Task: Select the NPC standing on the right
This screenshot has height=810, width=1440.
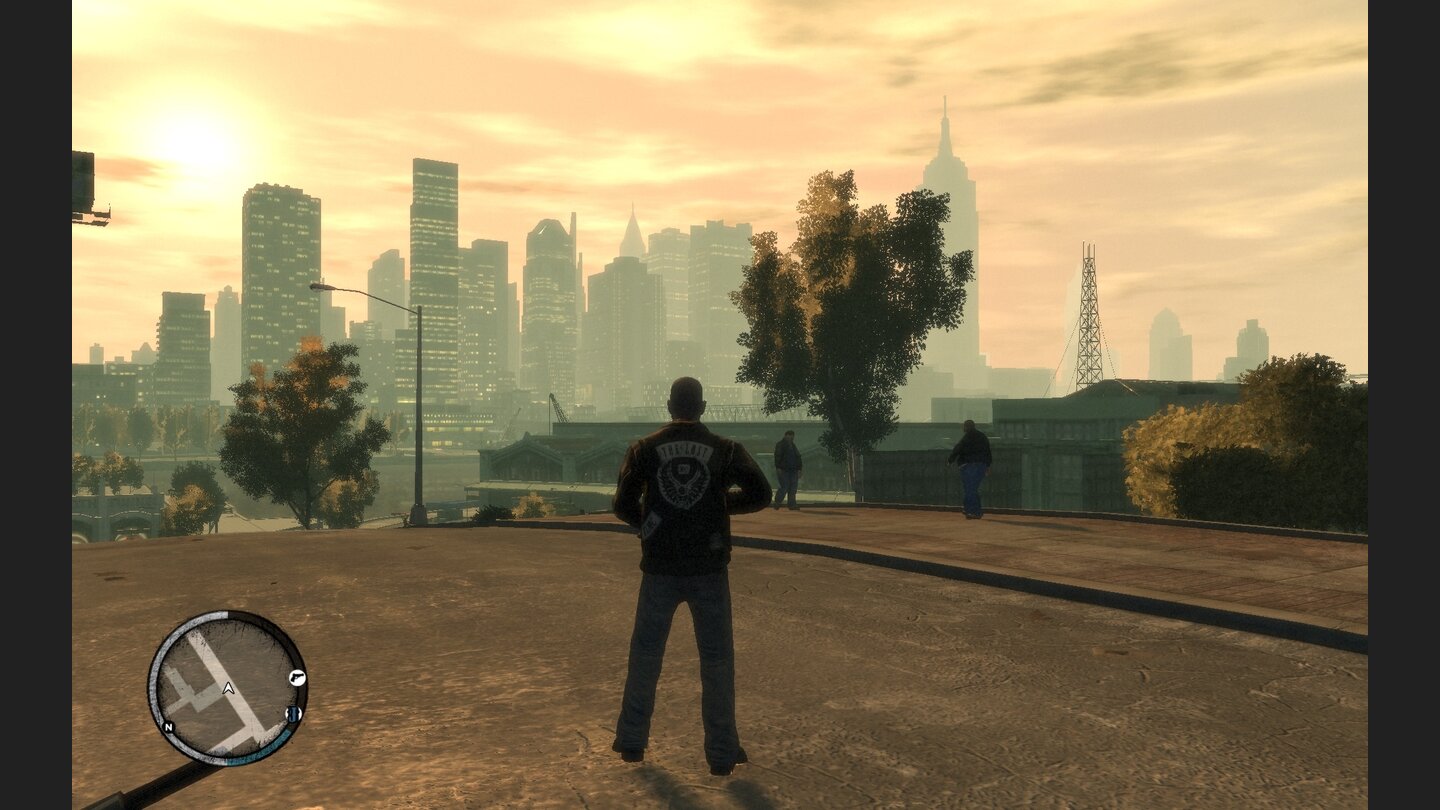Action: [x=969, y=465]
